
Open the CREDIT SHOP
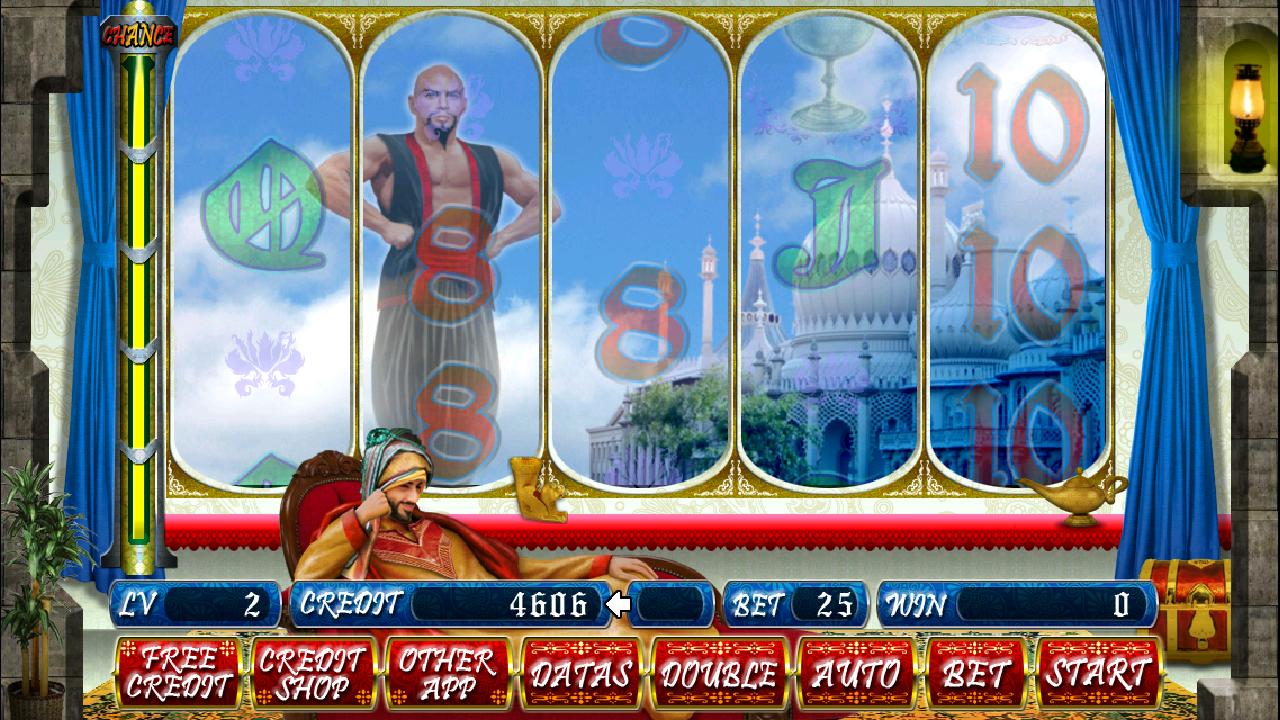click(314, 675)
